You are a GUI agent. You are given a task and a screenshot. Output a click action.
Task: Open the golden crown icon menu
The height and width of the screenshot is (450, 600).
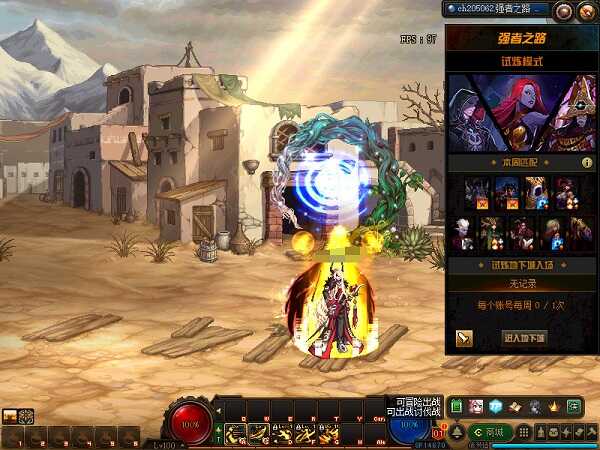point(554,406)
